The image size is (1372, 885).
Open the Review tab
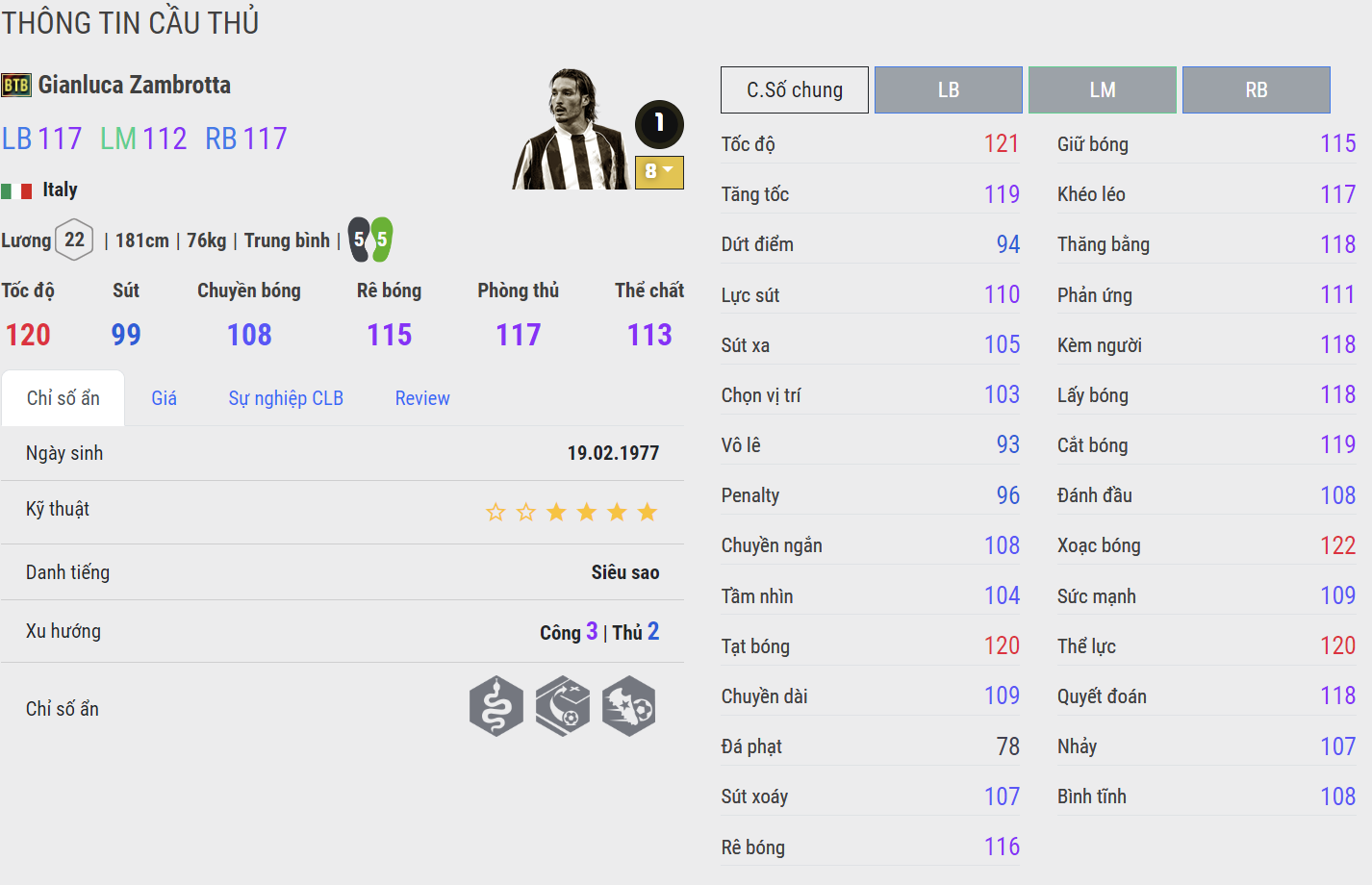click(x=422, y=398)
